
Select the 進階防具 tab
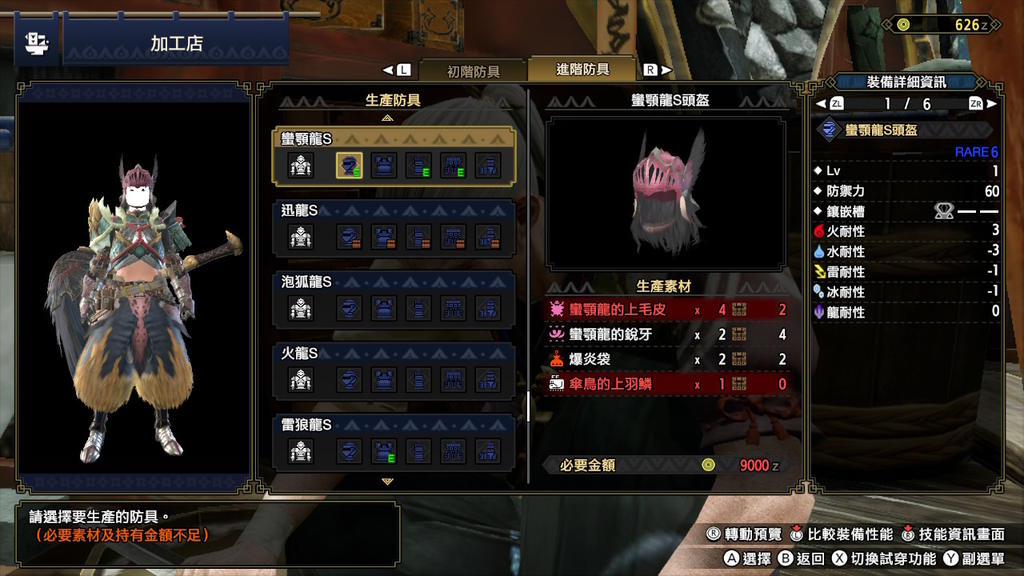pyautogui.click(x=582, y=70)
